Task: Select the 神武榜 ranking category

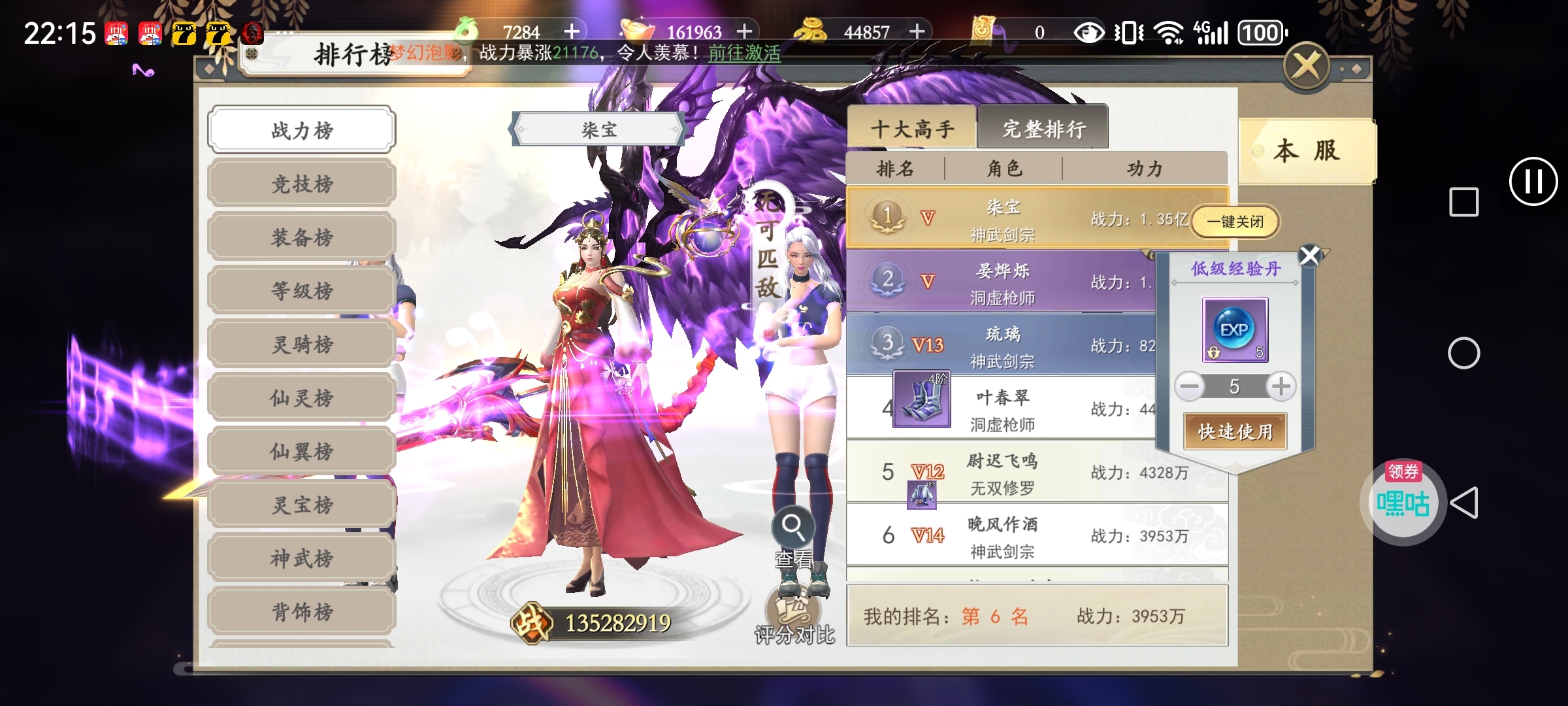Action: pos(302,558)
